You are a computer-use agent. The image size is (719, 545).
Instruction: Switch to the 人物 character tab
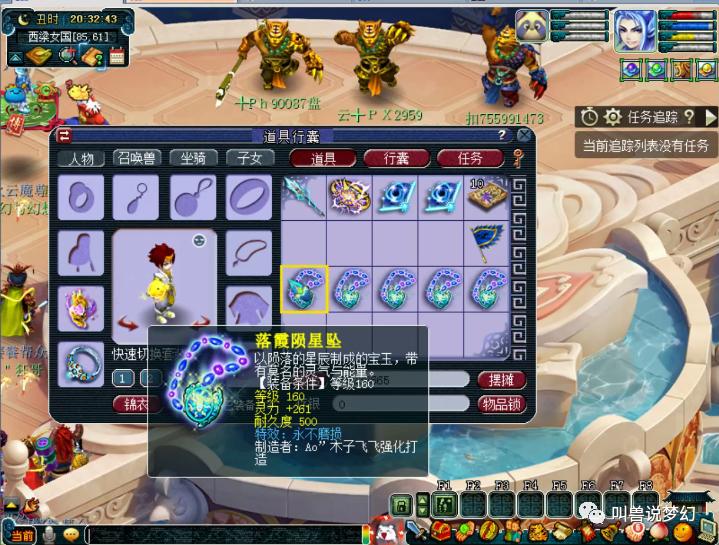pyautogui.click(x=81, y=158)
